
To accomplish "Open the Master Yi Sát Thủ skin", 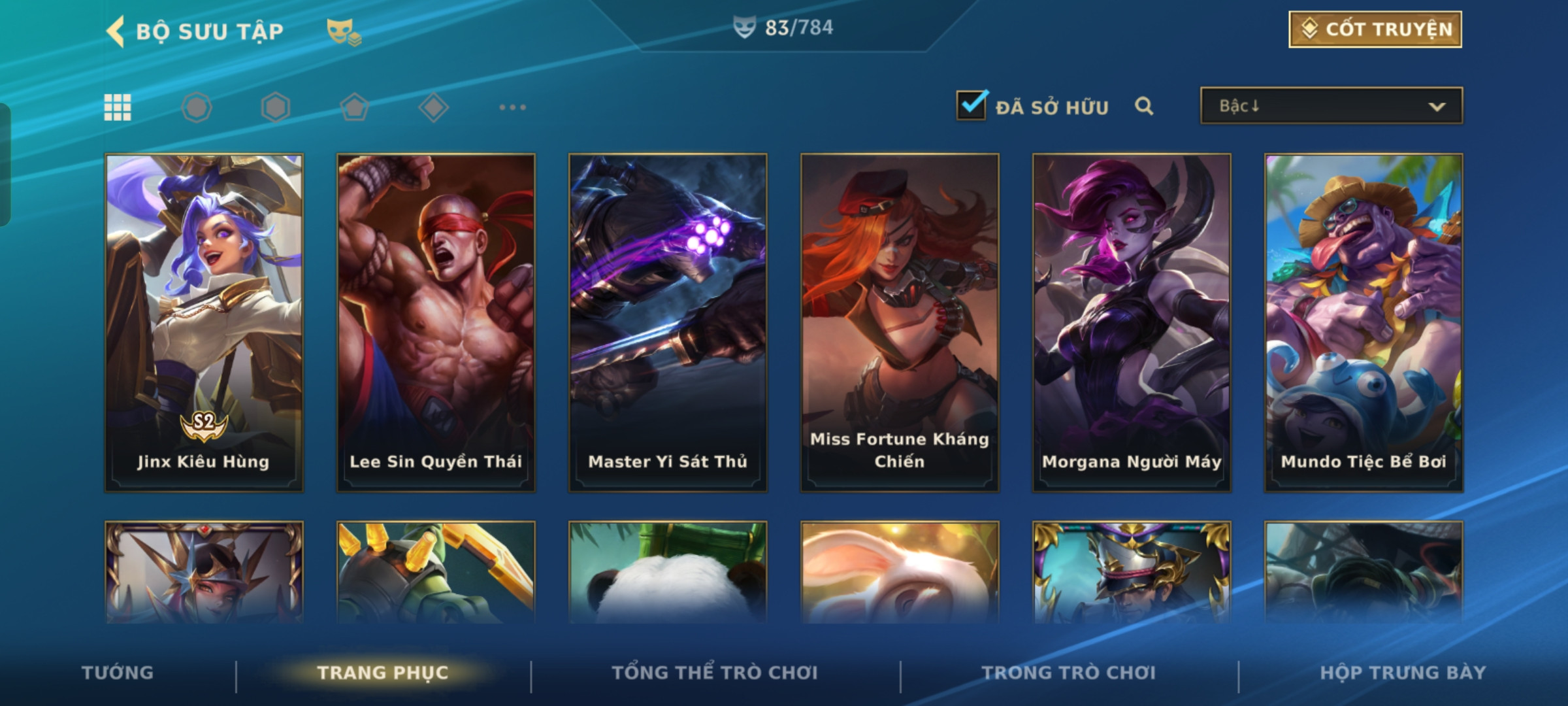I will [x=668, y=322].
